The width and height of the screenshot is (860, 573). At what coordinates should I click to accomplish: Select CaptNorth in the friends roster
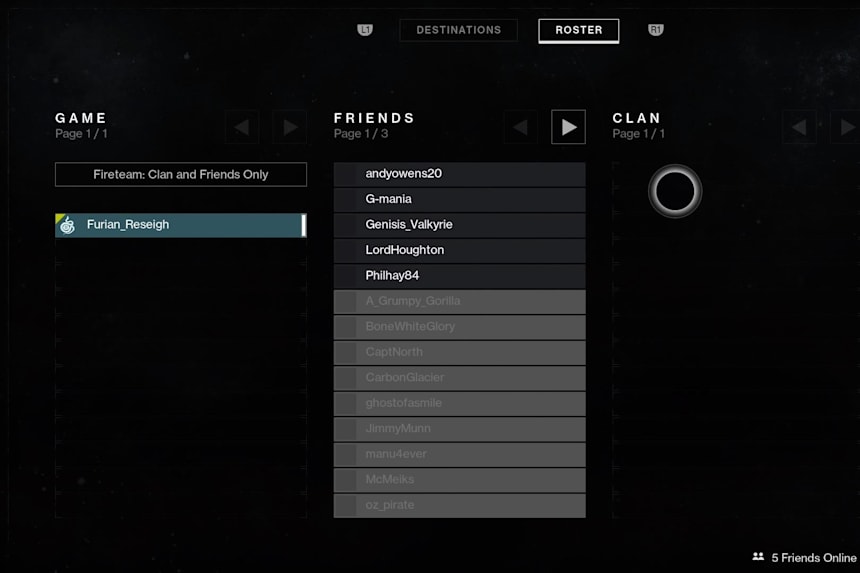click(459, 352)
